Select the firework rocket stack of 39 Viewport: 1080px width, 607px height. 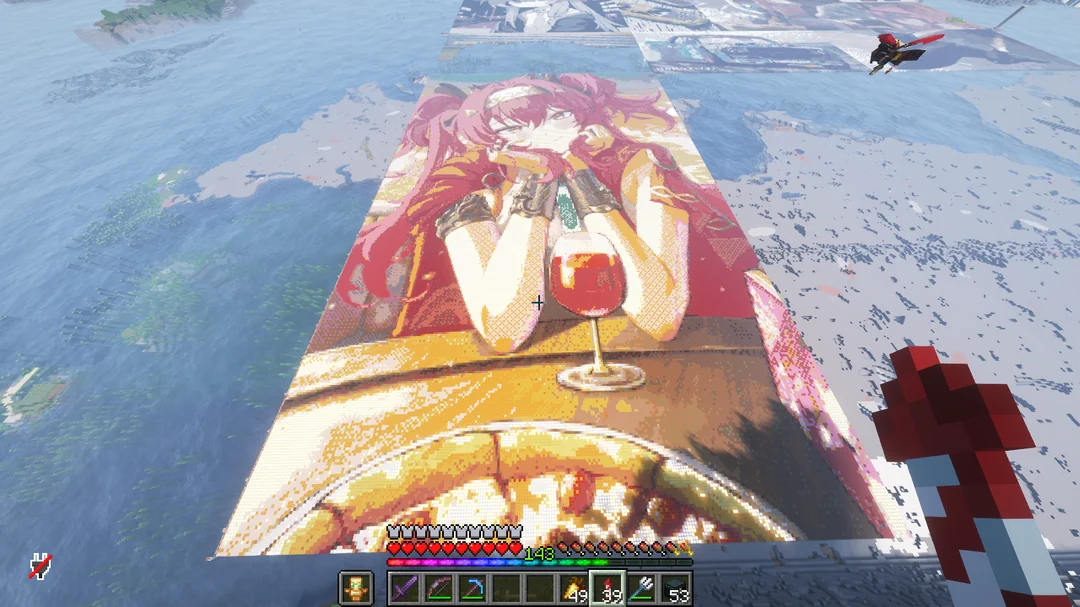click(608, 588)
